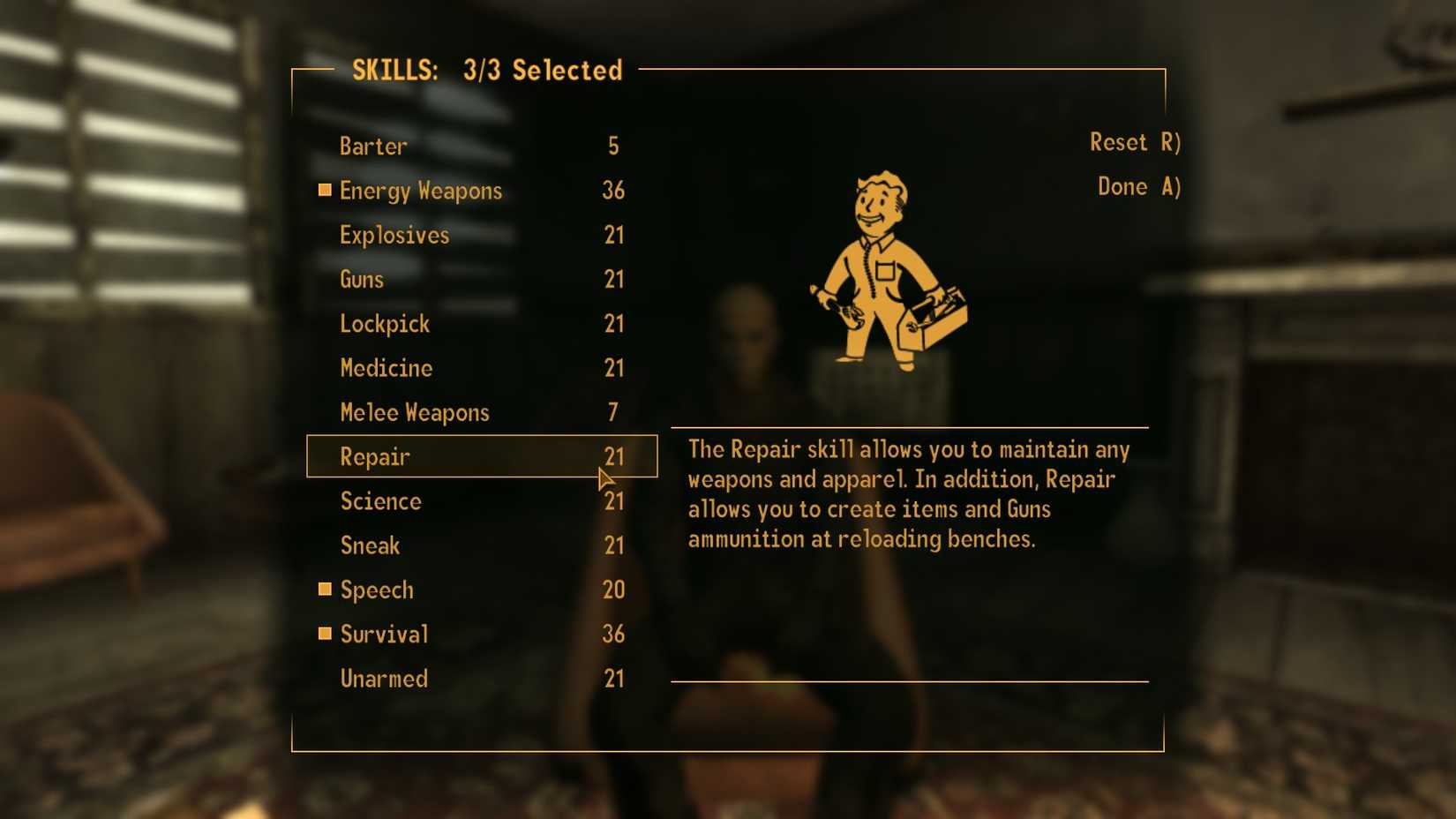Toggle the Survival selection marker
Viewport: 1456px width, 819px height.
click(324, 634)
